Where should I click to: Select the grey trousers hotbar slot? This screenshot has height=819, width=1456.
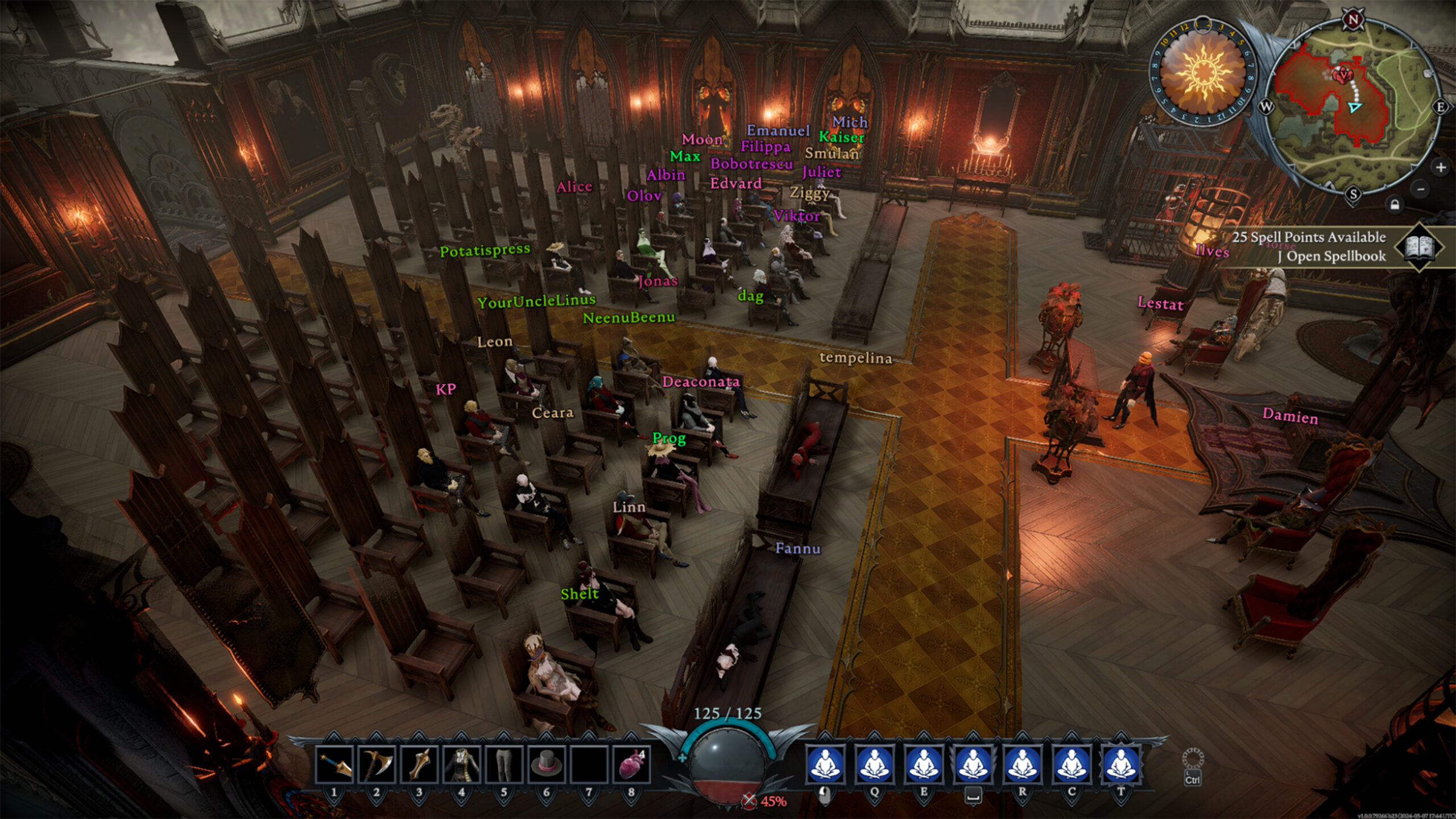pyautogui.click(x=503, y=764)
